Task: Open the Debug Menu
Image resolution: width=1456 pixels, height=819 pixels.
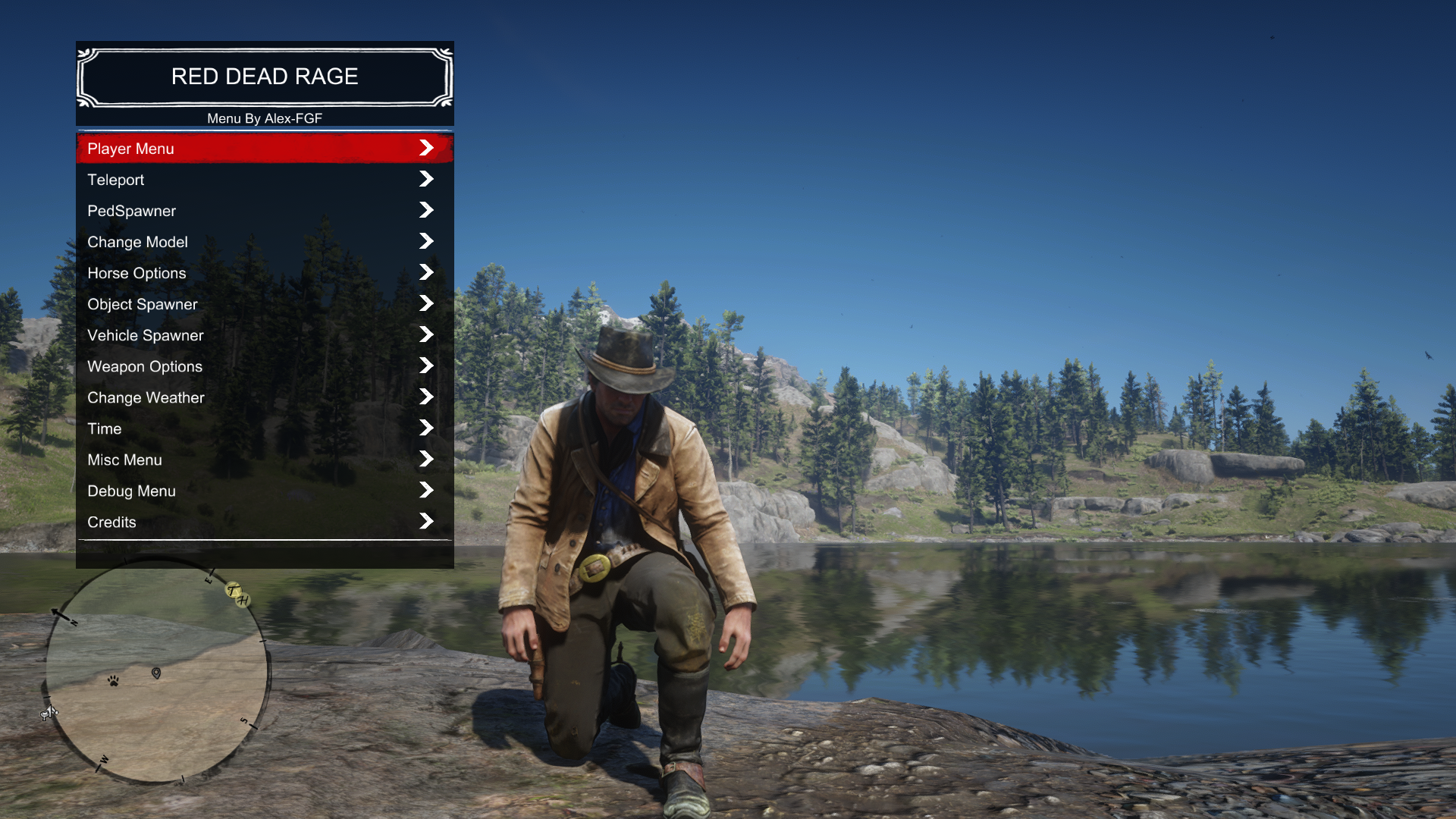Action: [x=264, y=491]
